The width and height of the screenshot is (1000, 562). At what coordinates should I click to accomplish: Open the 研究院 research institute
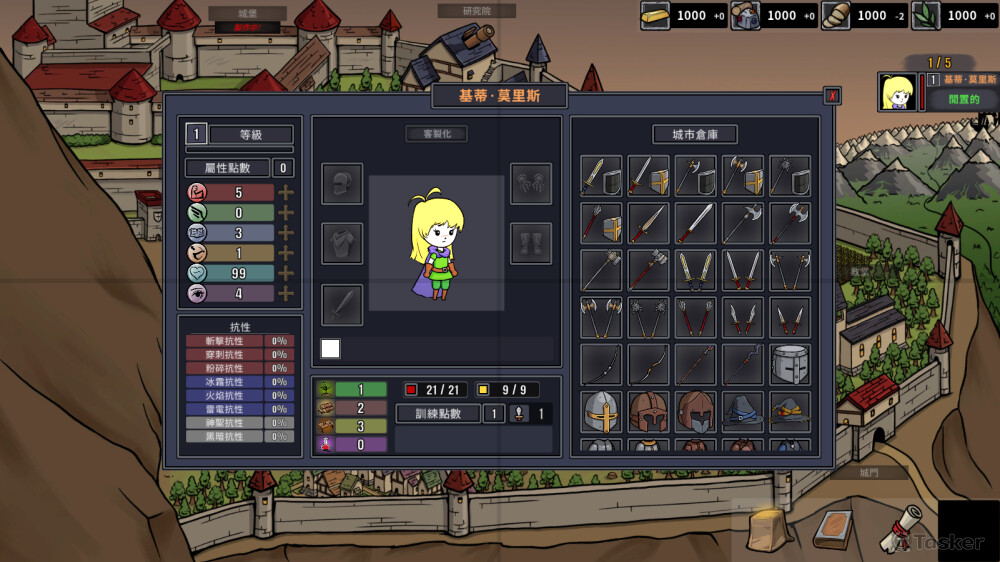coord(476,11)
